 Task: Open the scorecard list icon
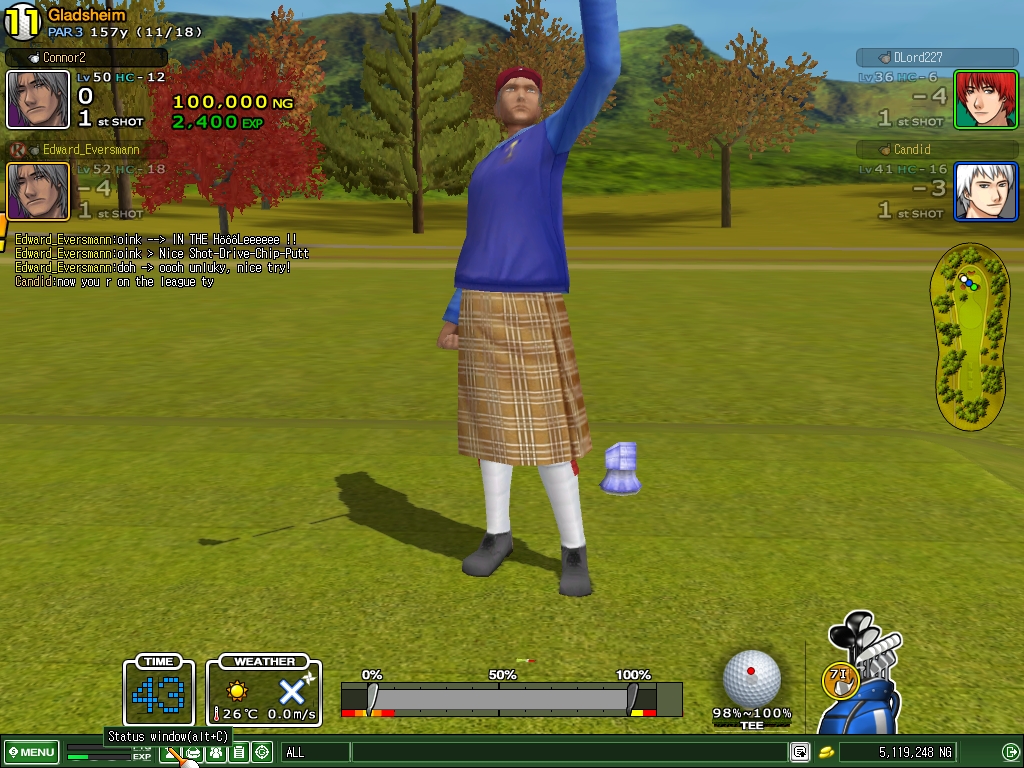[238, 752]
